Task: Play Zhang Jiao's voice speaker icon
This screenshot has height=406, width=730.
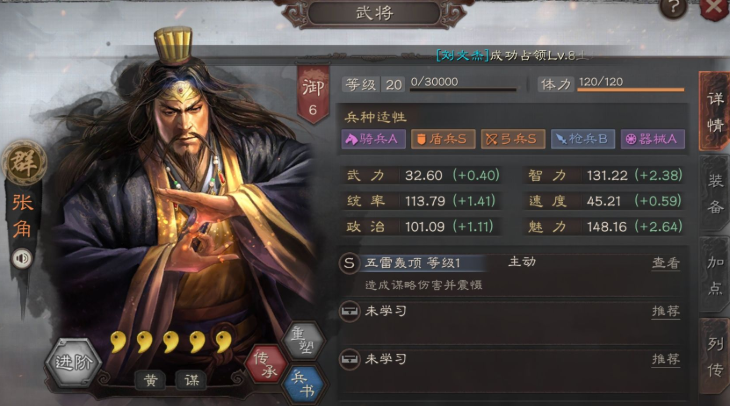Action: click(x=21, y=258)
